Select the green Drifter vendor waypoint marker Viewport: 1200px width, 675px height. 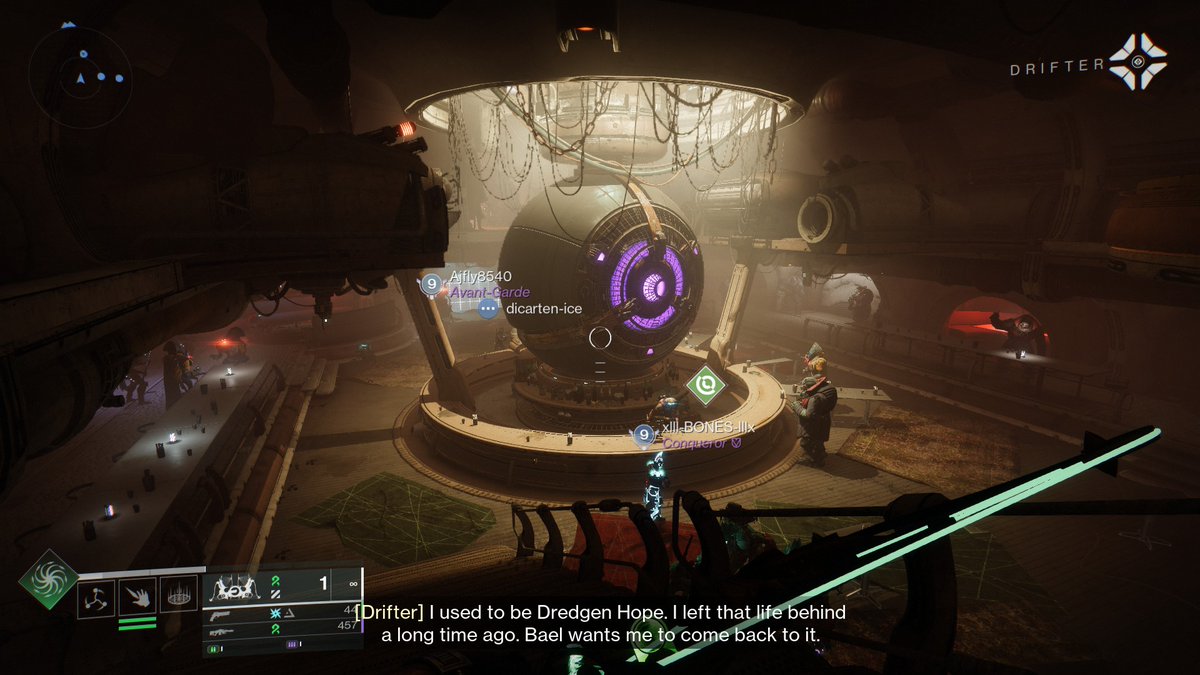707,385
